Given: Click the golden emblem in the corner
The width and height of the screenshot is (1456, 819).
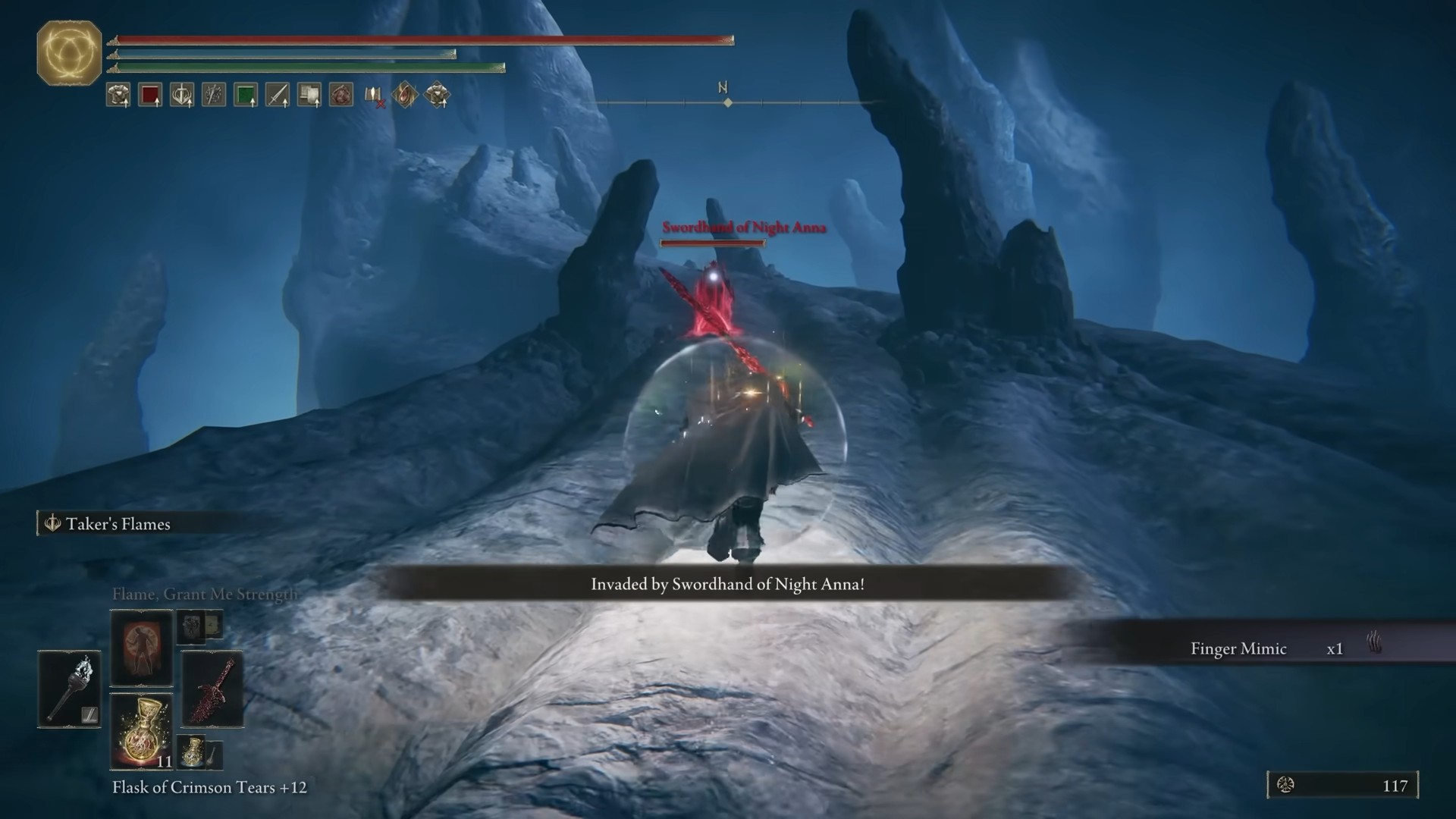Looking at the screenshot, I should (69, 52).
